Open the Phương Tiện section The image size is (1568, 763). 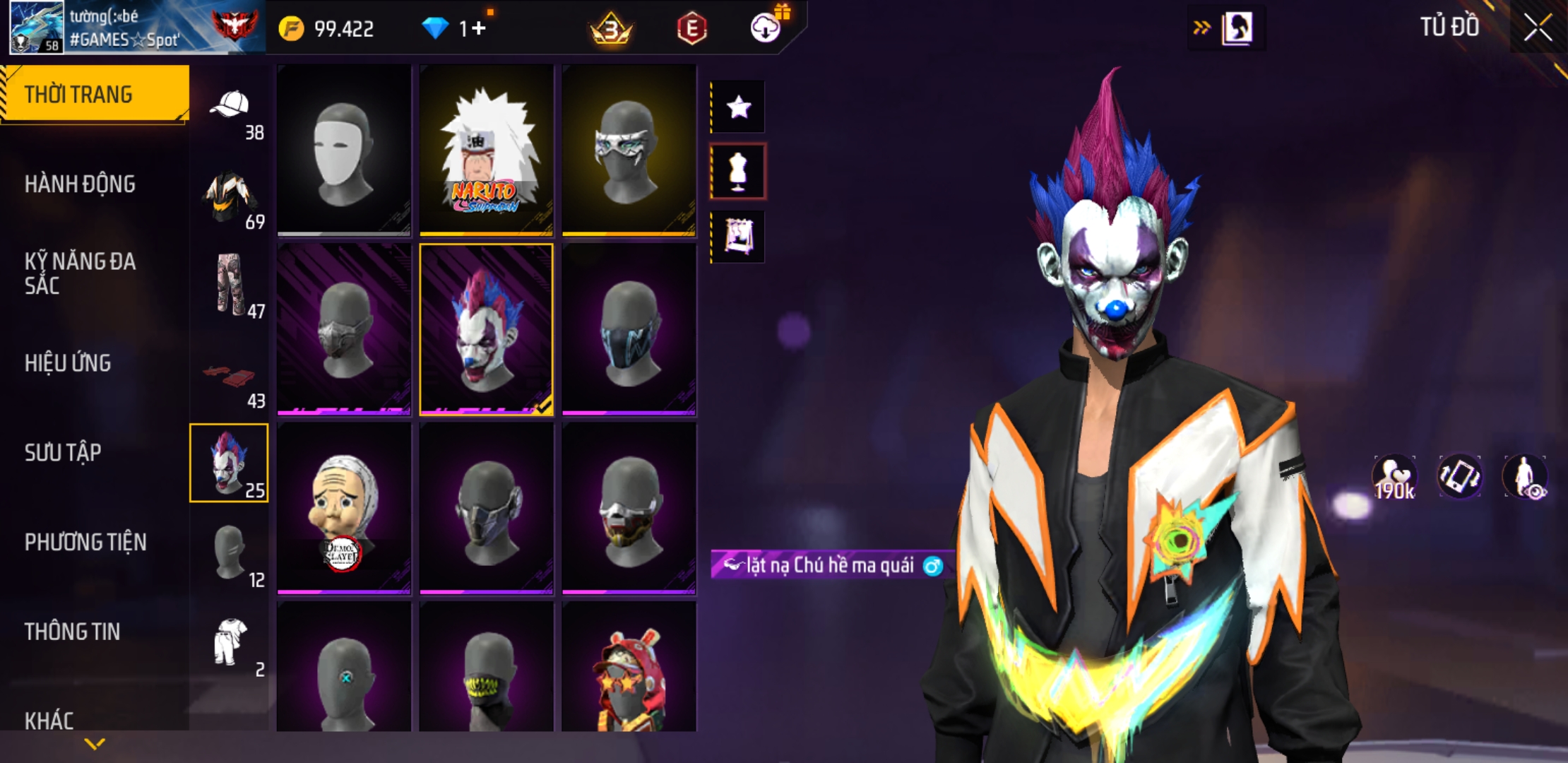pyautogui.click(x=85, y=543)
